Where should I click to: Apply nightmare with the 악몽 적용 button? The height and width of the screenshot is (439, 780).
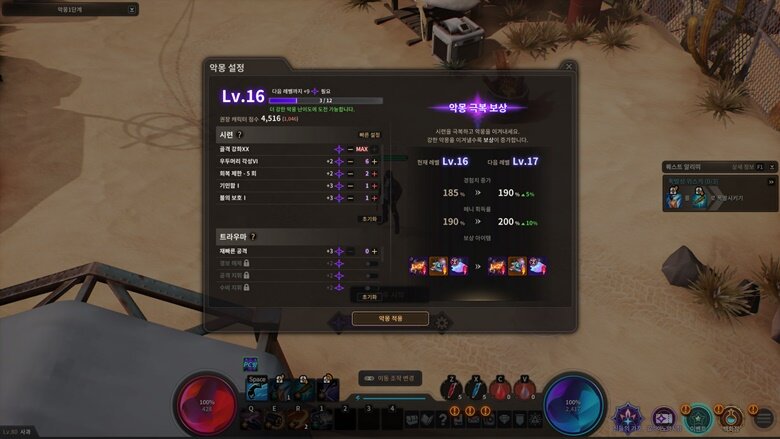390,318
